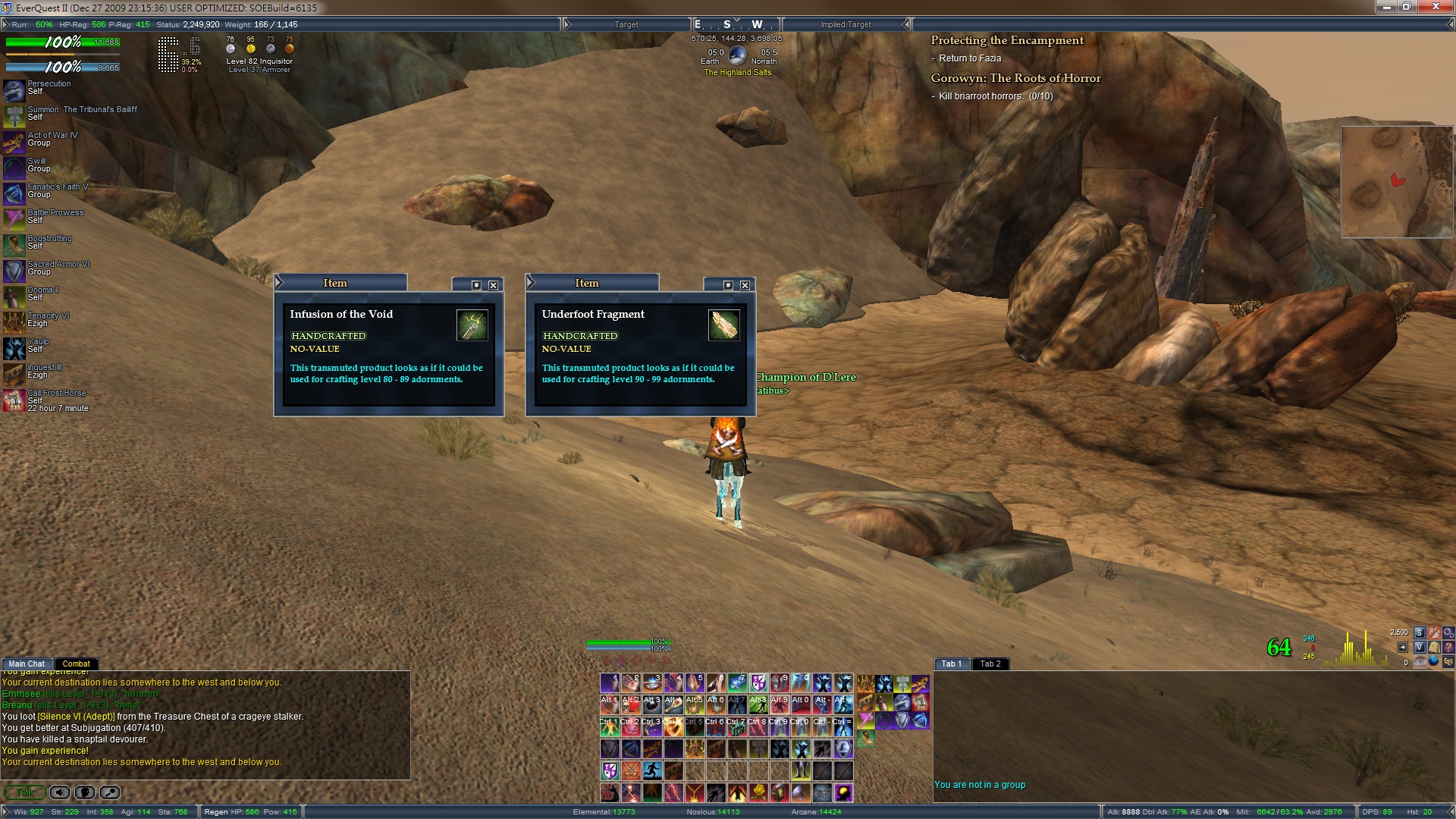The image size is (1456, 819).
Task: Click the EQII menu button
Action: (1448, 661)
